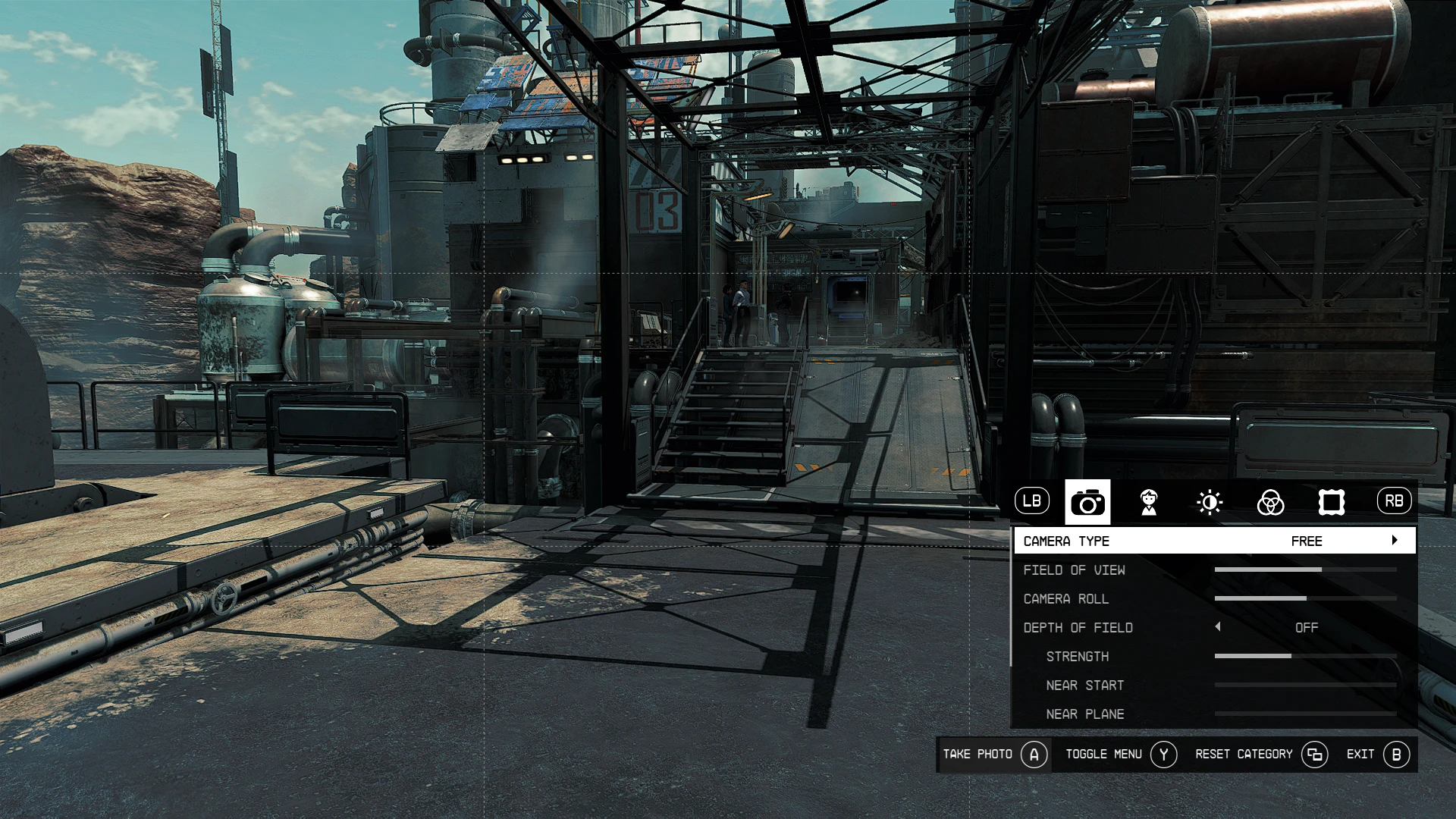Open the frame overlay tab
1456x819 pixels.
point(1332,502)
